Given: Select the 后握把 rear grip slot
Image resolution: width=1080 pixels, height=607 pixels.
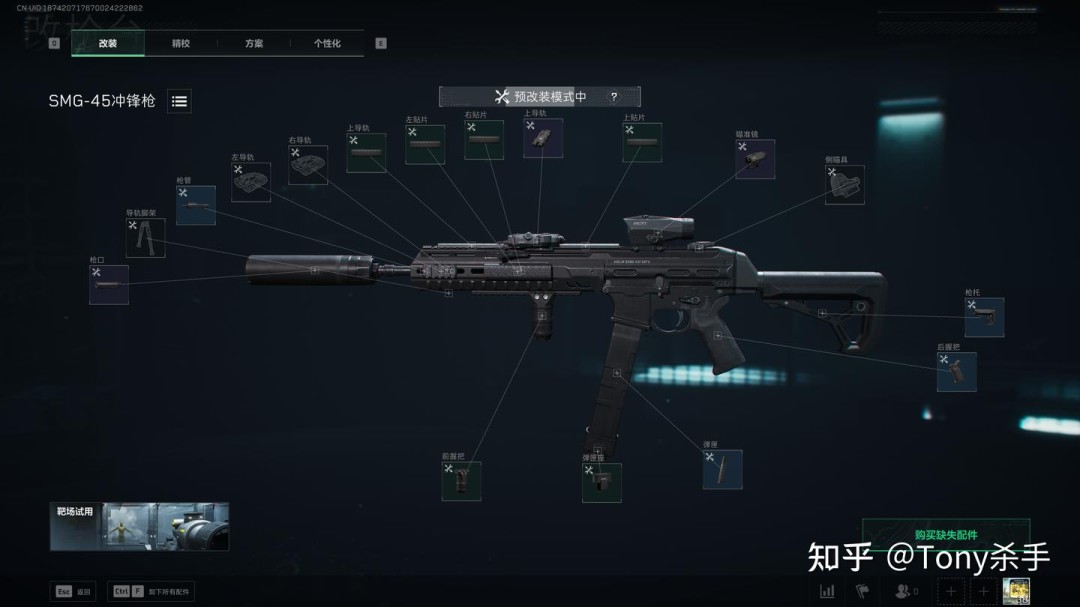Looking at the screenshot, I should point(957,371).
